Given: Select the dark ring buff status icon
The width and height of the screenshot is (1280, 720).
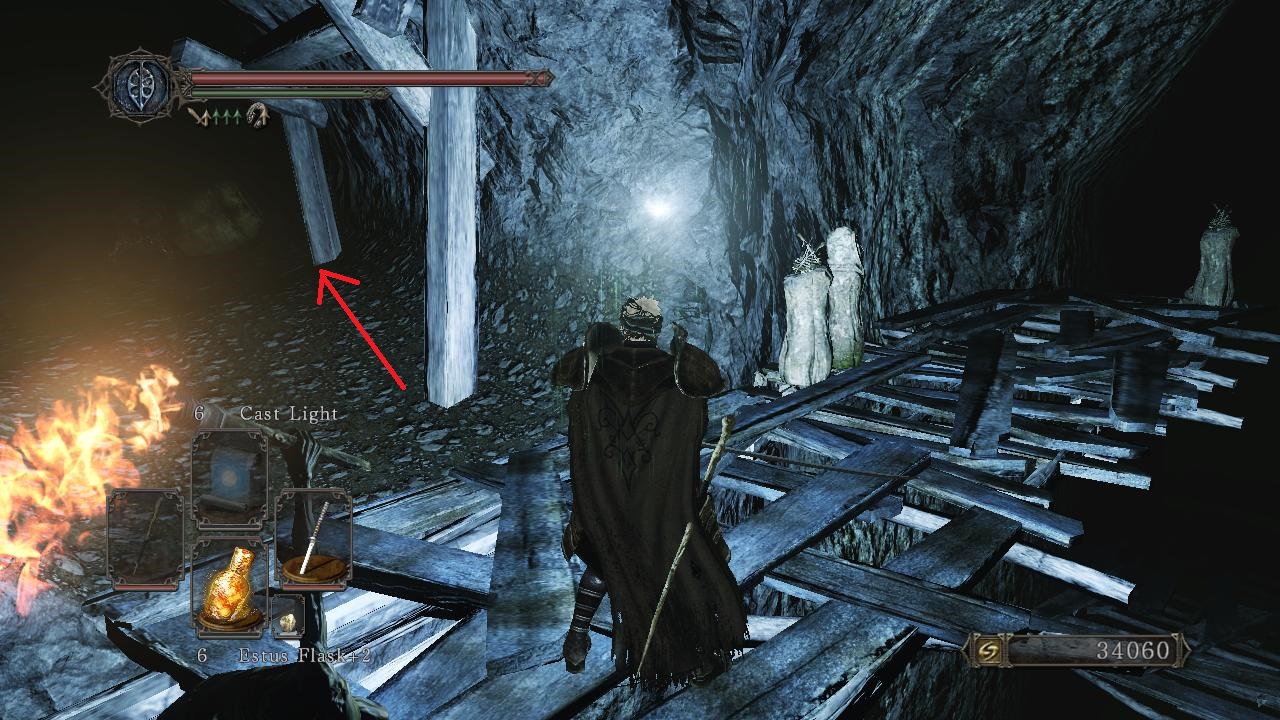Looking at the screenshot, I should [x=257, y=116].
